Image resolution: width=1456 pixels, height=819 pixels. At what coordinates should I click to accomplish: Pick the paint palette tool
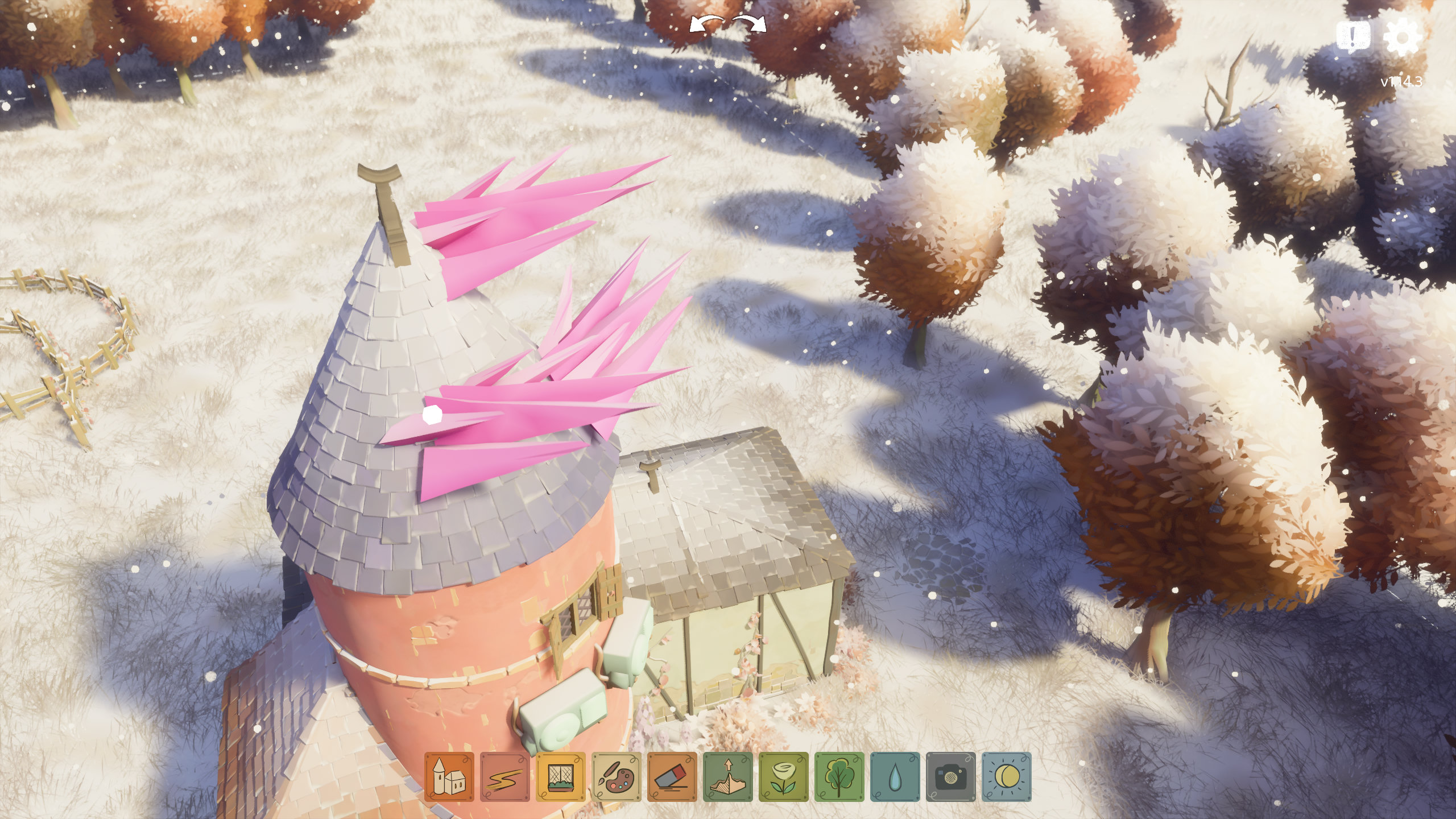(616, 777)
